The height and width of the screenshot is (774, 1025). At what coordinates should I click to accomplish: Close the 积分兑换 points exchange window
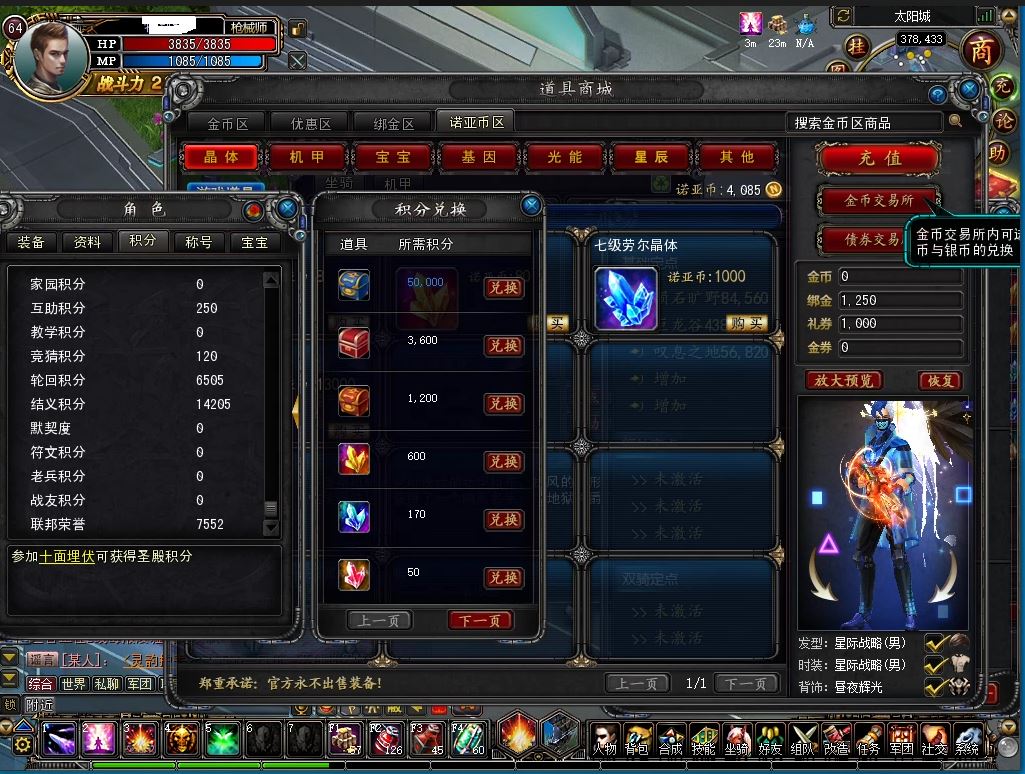[x=532, y=206]
